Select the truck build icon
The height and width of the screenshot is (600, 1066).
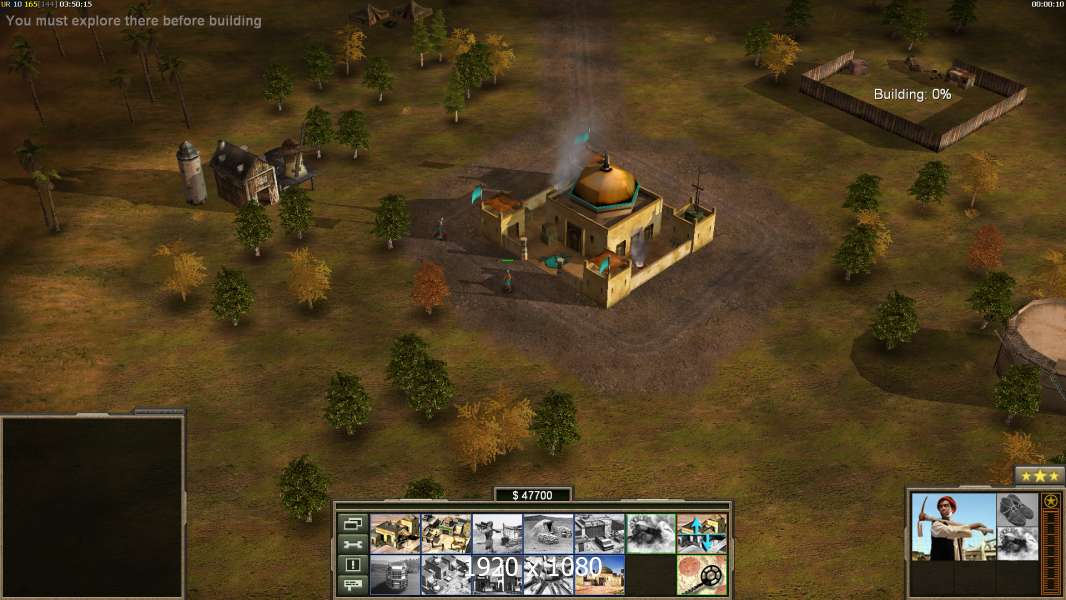(x=395, y=575)
